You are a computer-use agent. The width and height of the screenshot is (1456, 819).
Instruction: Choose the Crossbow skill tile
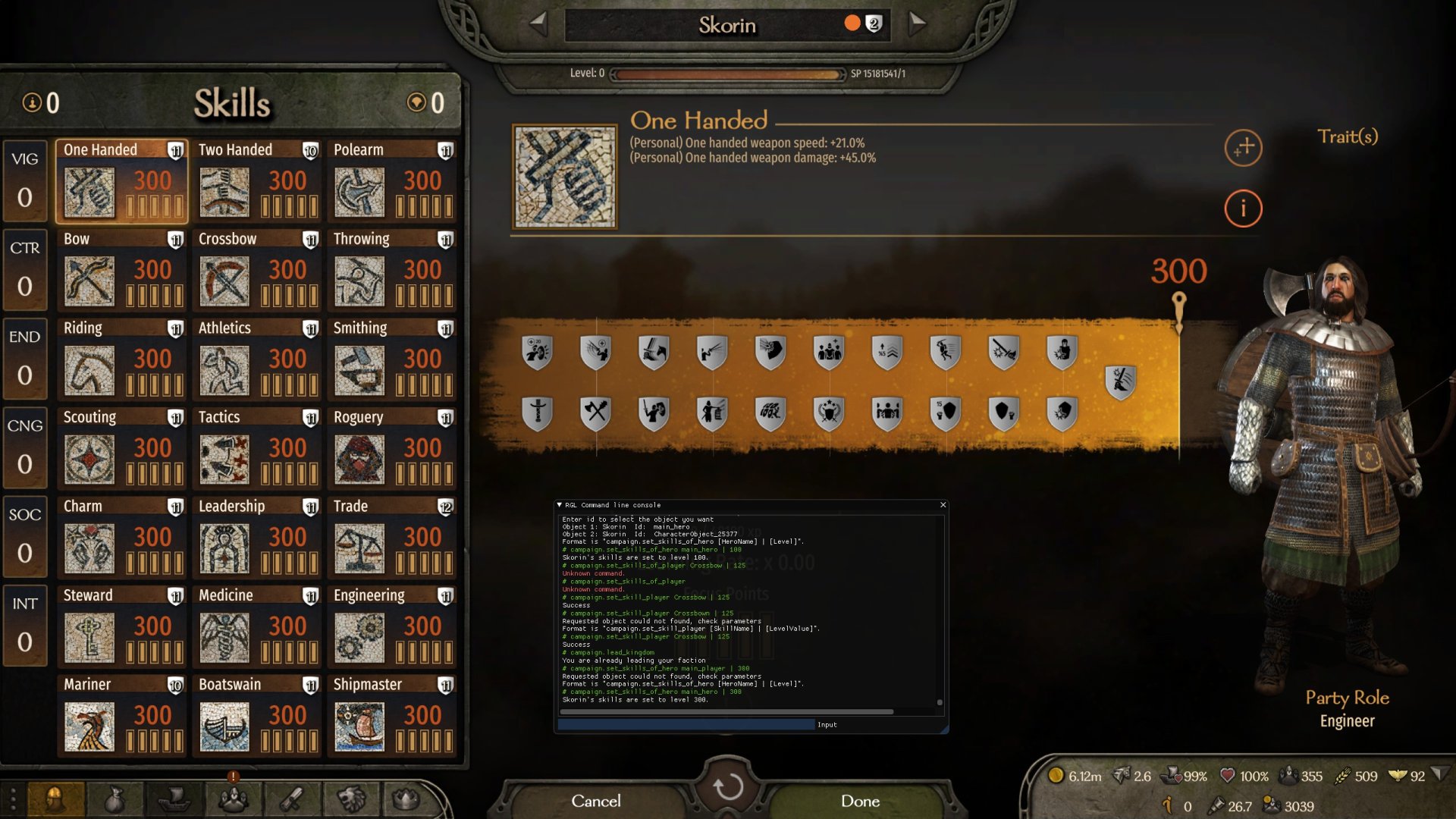coord(257,271)
